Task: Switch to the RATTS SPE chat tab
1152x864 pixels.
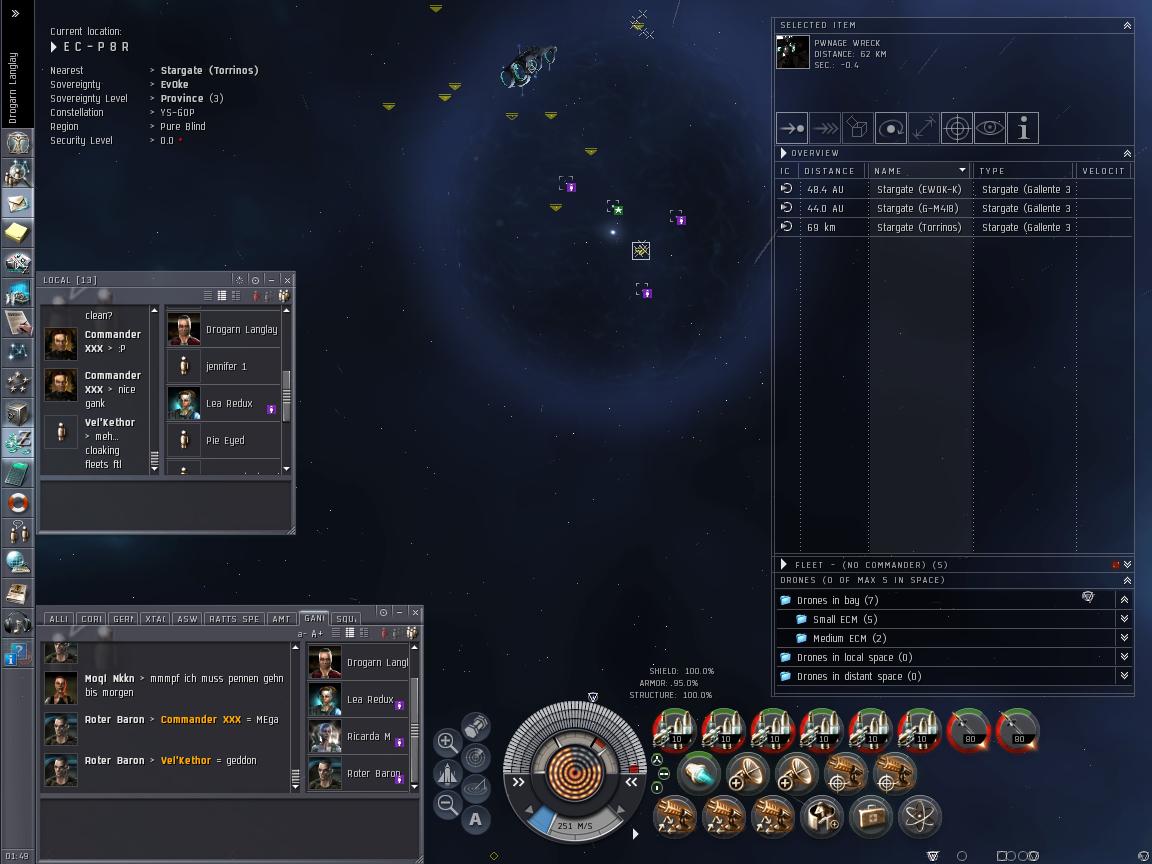Action: click(x=235, y=619)
